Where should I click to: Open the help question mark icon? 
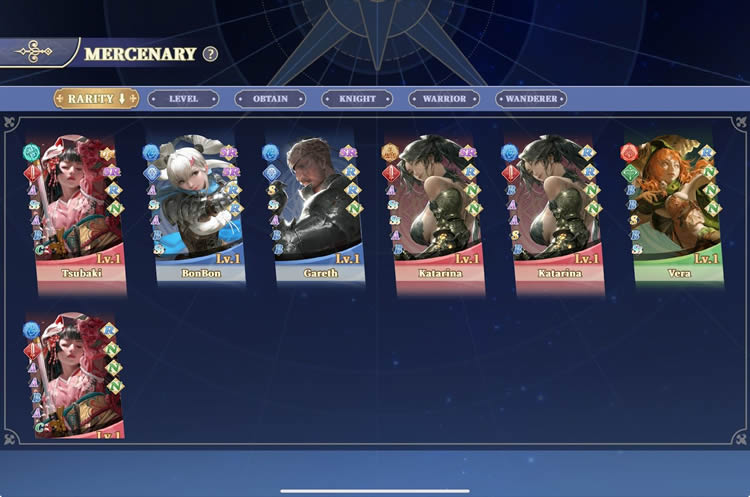[x=210, y=54]
